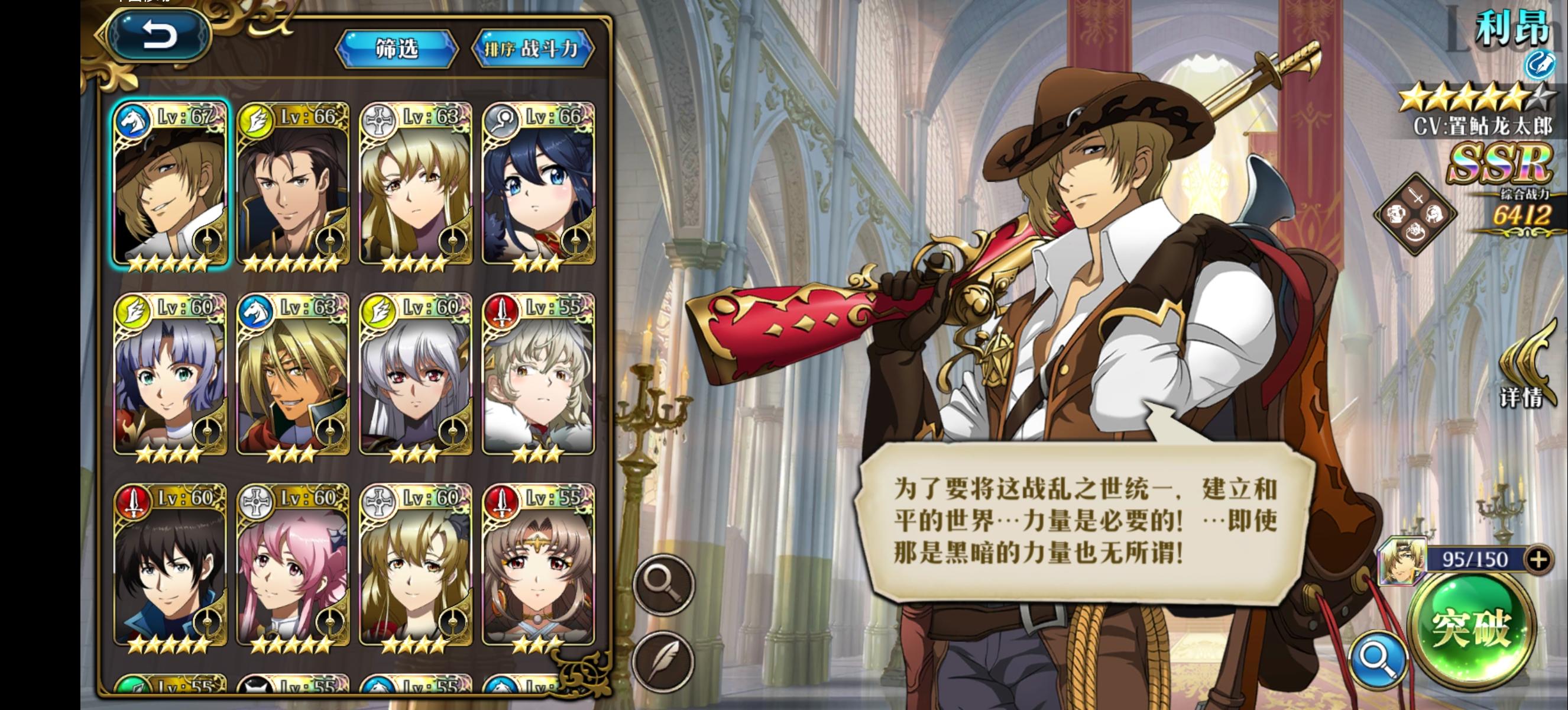Image resolution: width=1568 pixels, height=710 pixels.
Task: Tap the brown magnifying glass button
Action: (x=663, y=583)
